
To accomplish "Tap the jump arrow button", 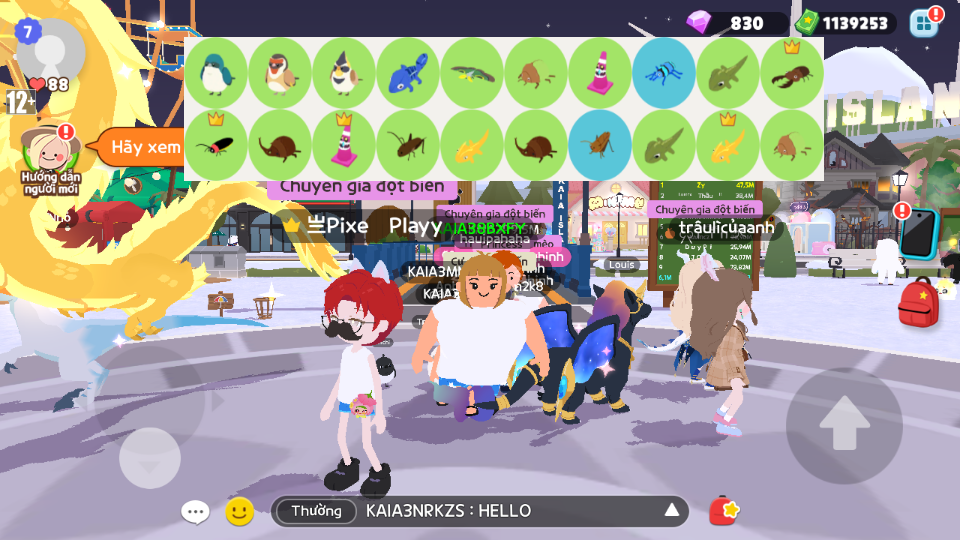I will coord(844,424).
